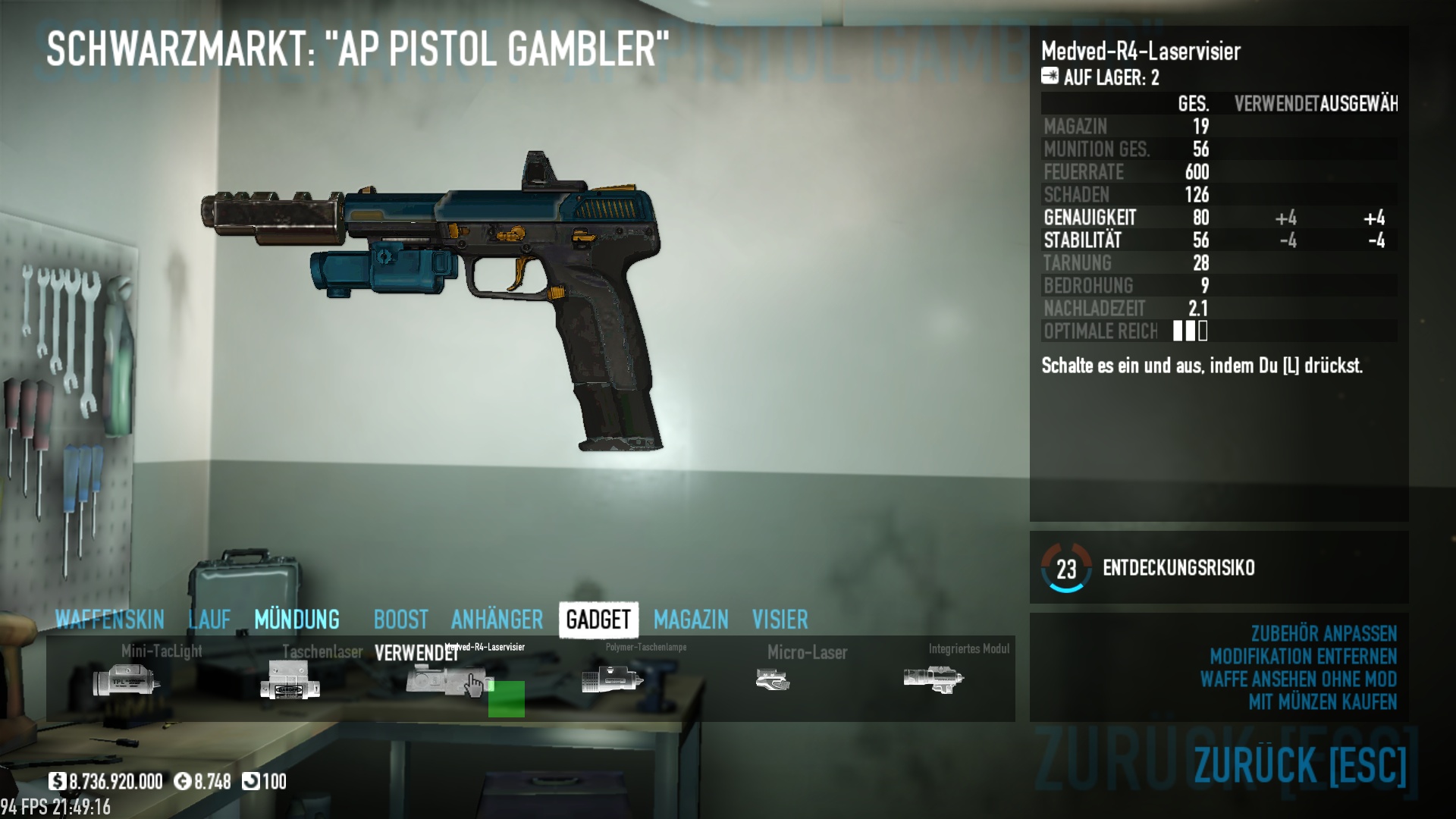Select the Mündung tab
This screenshot has width=1456, height=819.
[x=297, y=620]
